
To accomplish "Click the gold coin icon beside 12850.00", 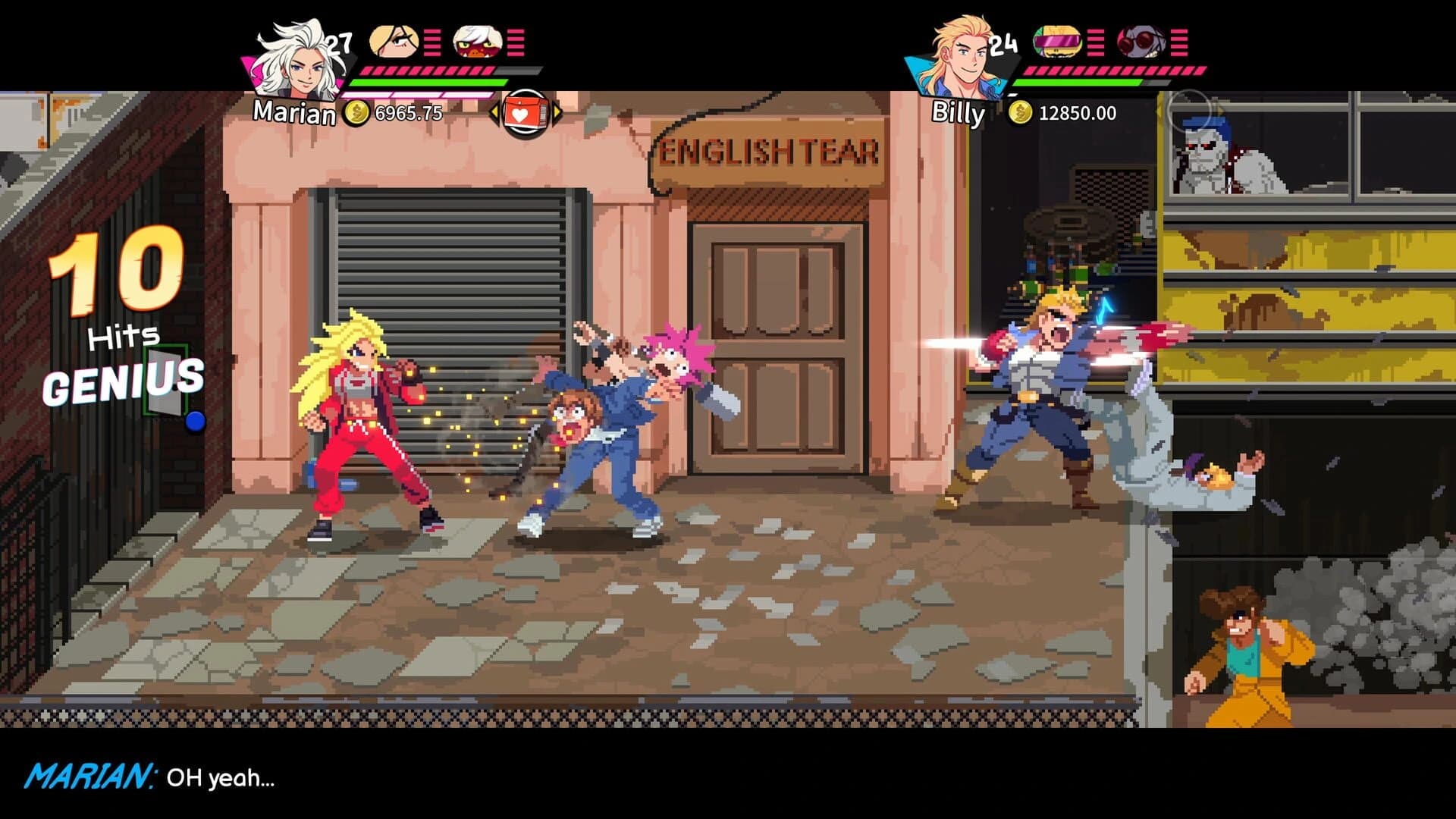I will (x=1020, y=114).
